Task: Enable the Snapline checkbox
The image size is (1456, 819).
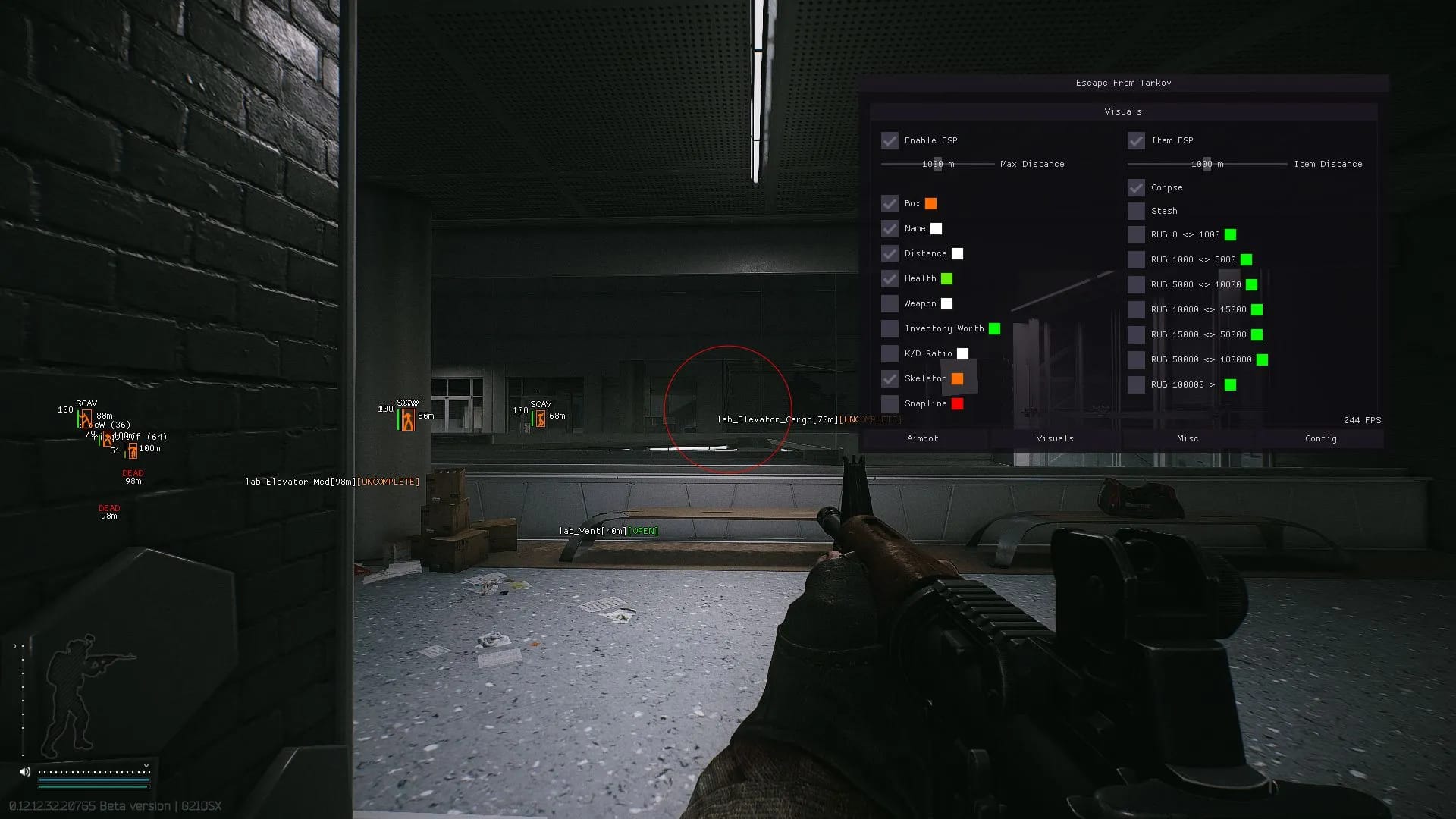Action: 890,403
